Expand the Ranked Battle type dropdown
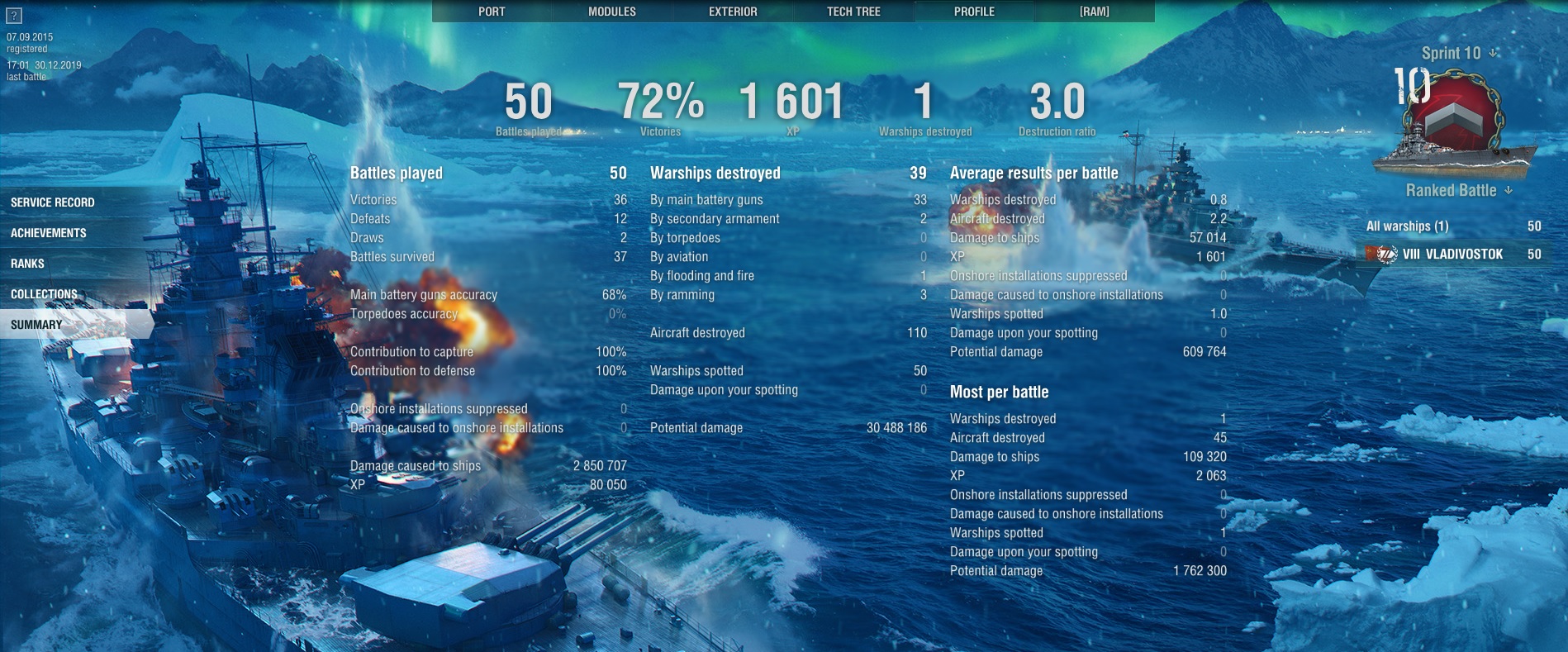The width and height of the screenshot is (1568, 652). tap(1458, 190)
